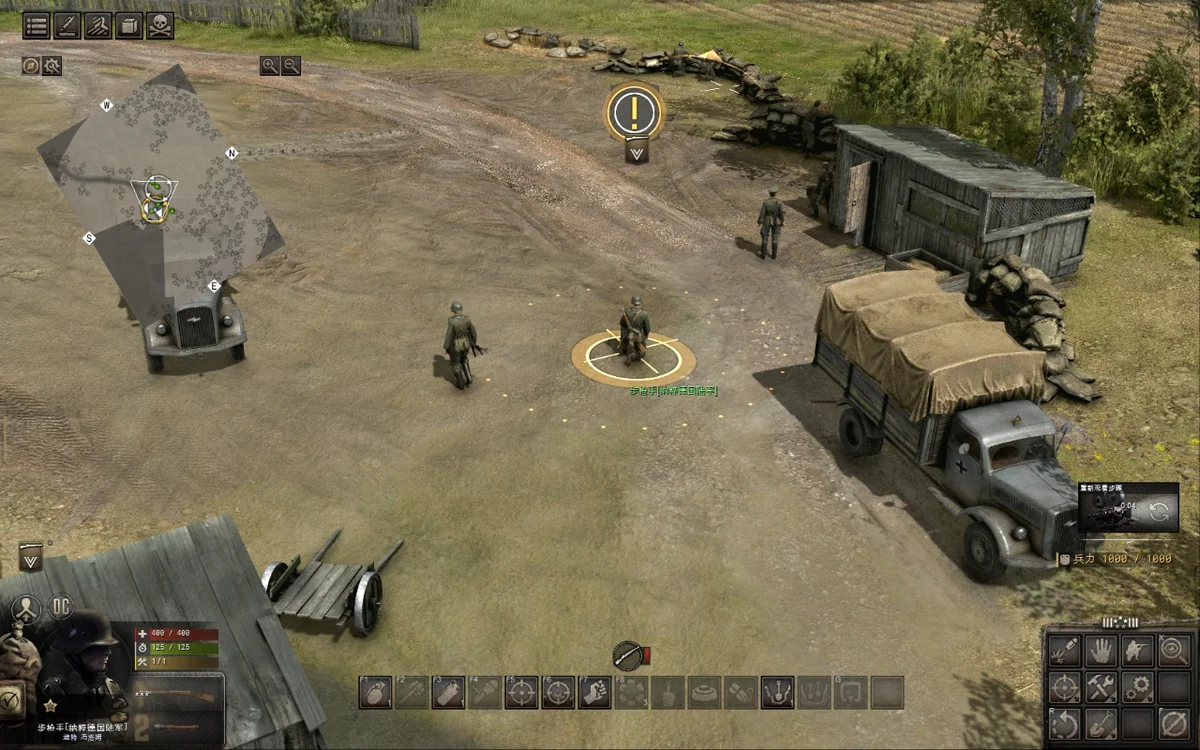Open the hammer and wrench repair command
The width and height of the screenshot is (1200, 750).
coord(1101,686)
